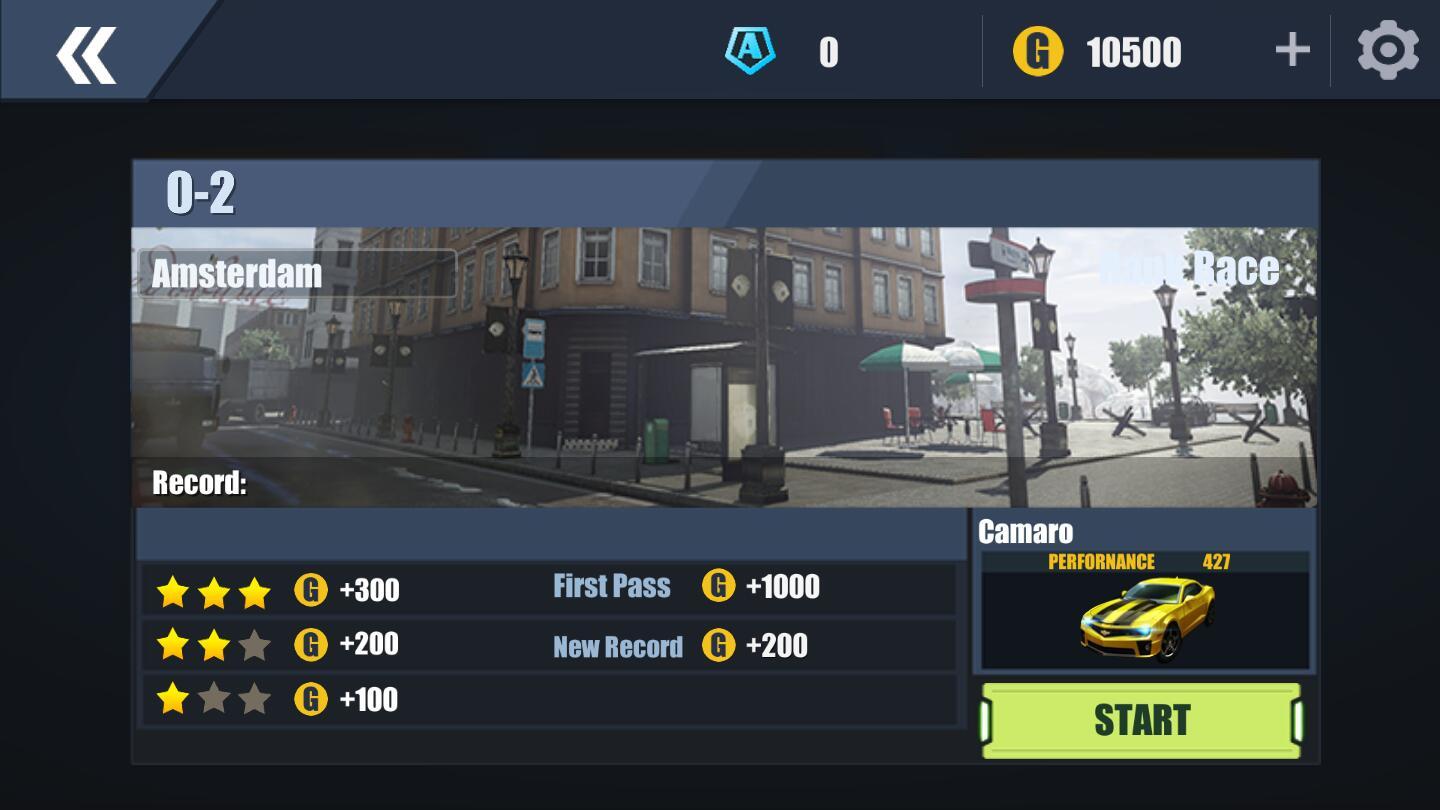1440x810 pixels.
Task: Go back using the double-arrow button
Action: [86, 54]
